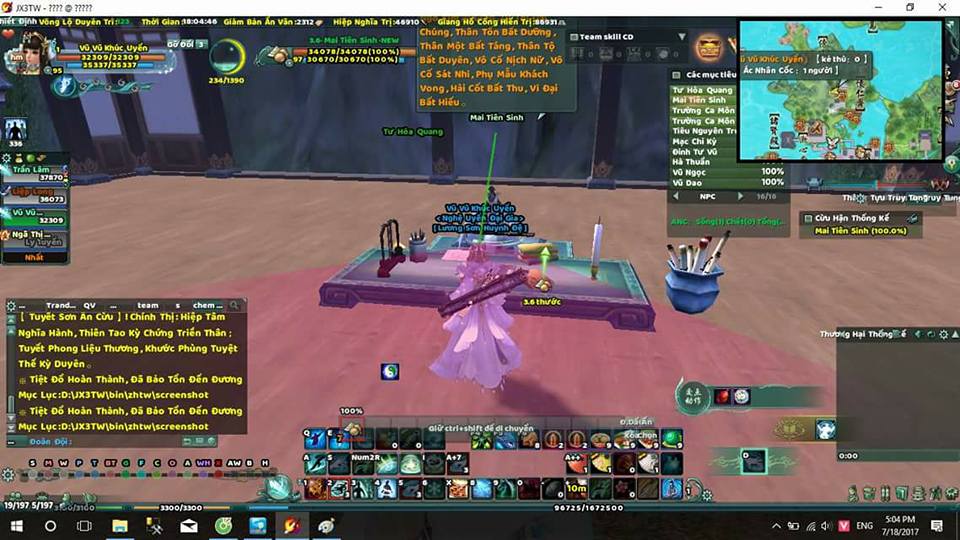Open the Windows Start menu
The width and height of the screenshot is (960, 540).
17,525
